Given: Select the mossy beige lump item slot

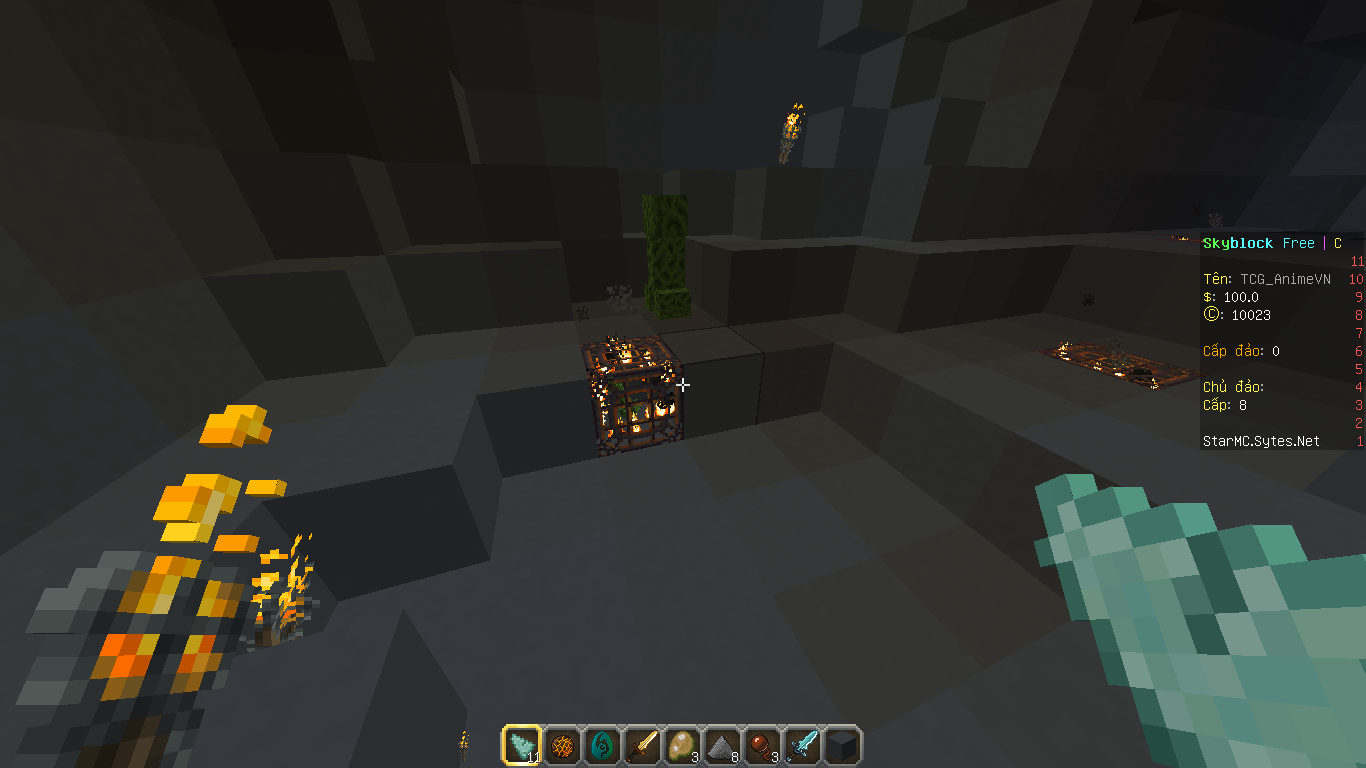Looking at the screenshot, I should [682, 746].
